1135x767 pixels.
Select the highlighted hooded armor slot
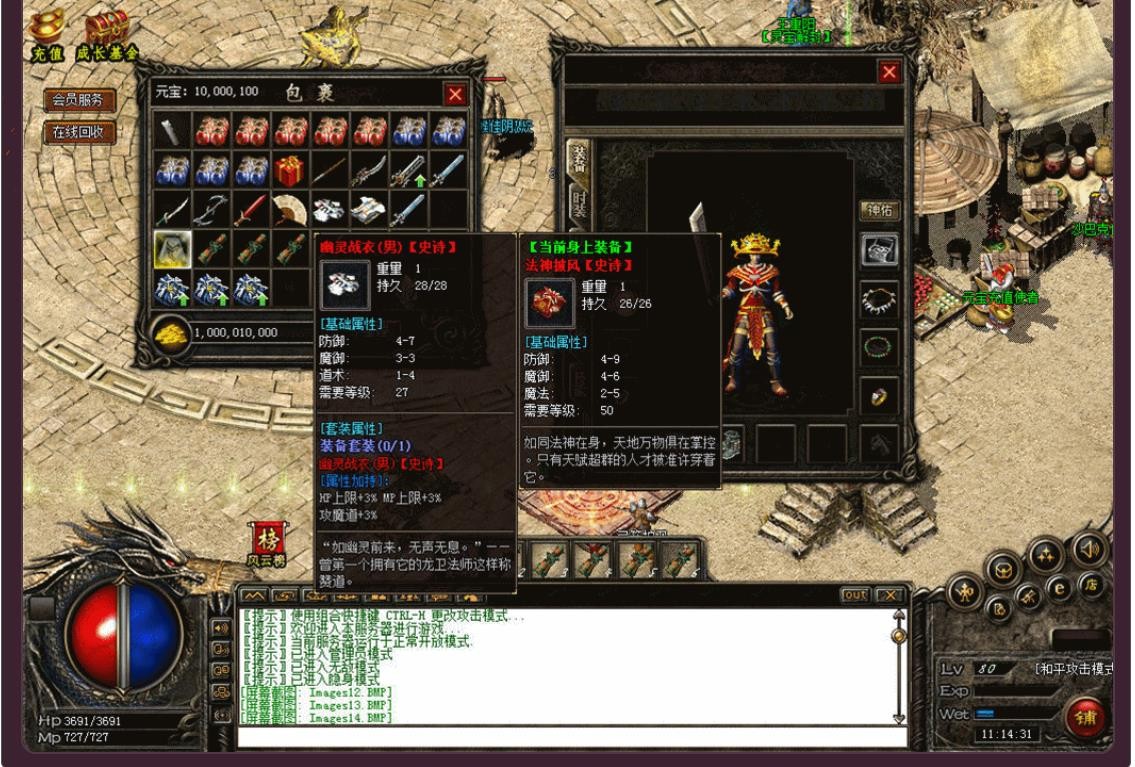tap(173, 249)
